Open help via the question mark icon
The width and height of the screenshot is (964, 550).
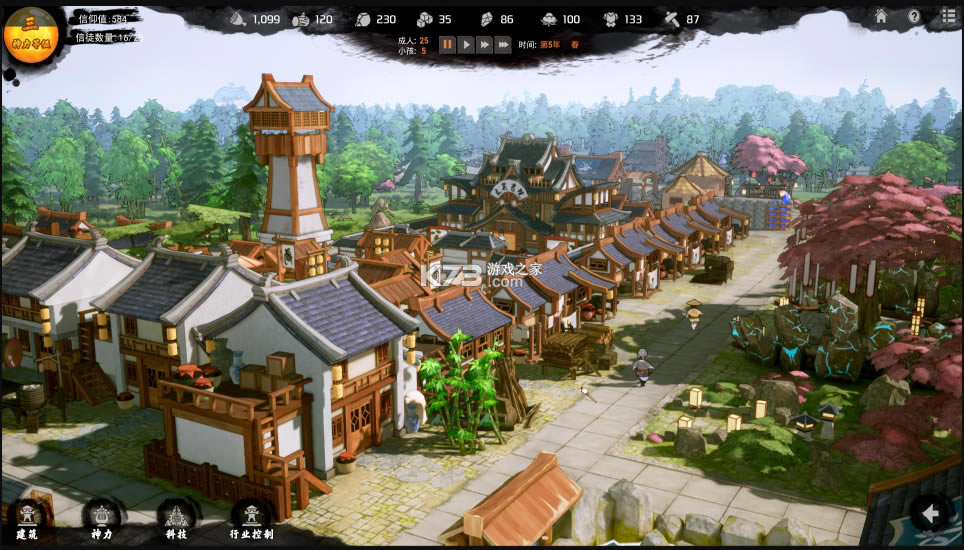914,16
